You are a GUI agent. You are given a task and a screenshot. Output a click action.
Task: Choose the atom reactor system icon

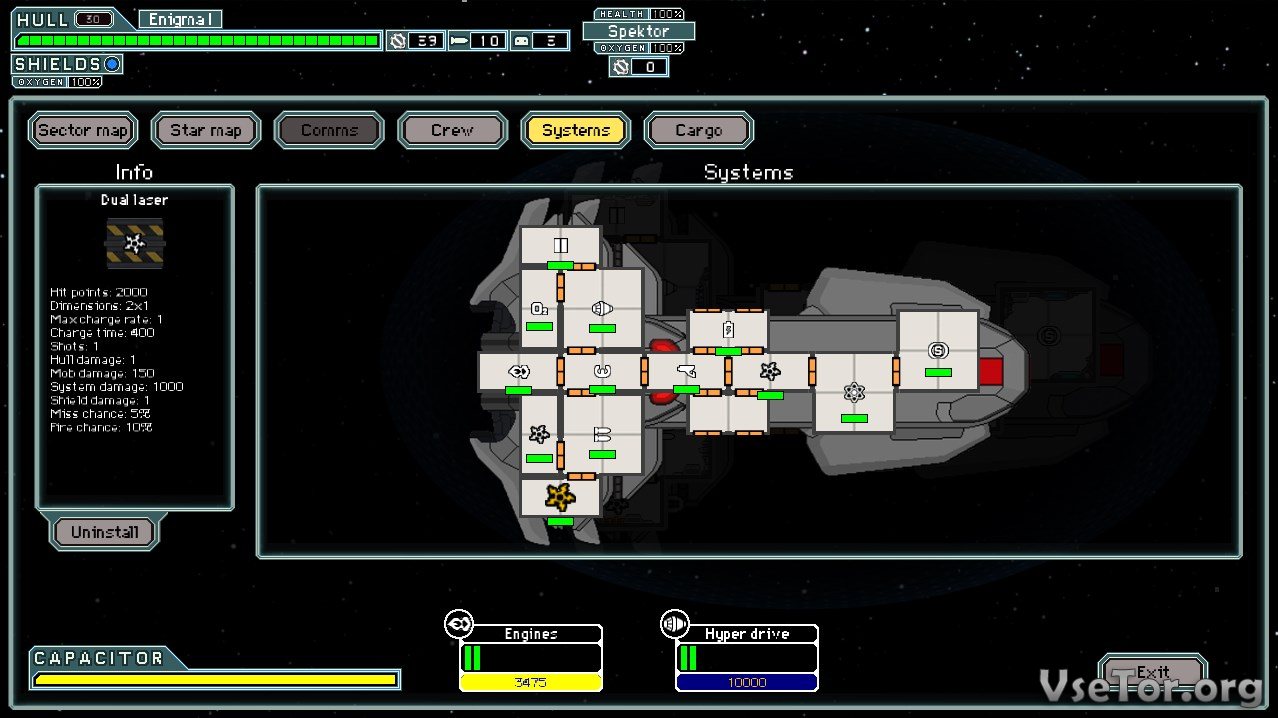coord(853,392)
